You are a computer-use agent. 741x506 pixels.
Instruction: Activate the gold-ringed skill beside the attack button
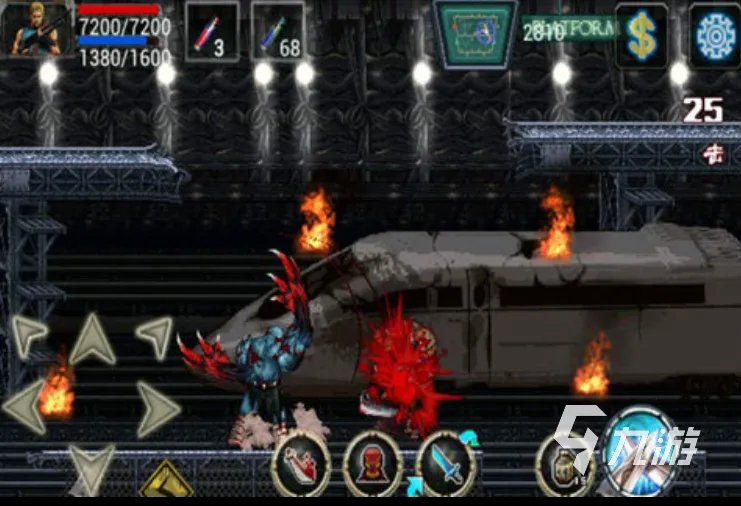(x=566, y=464)
